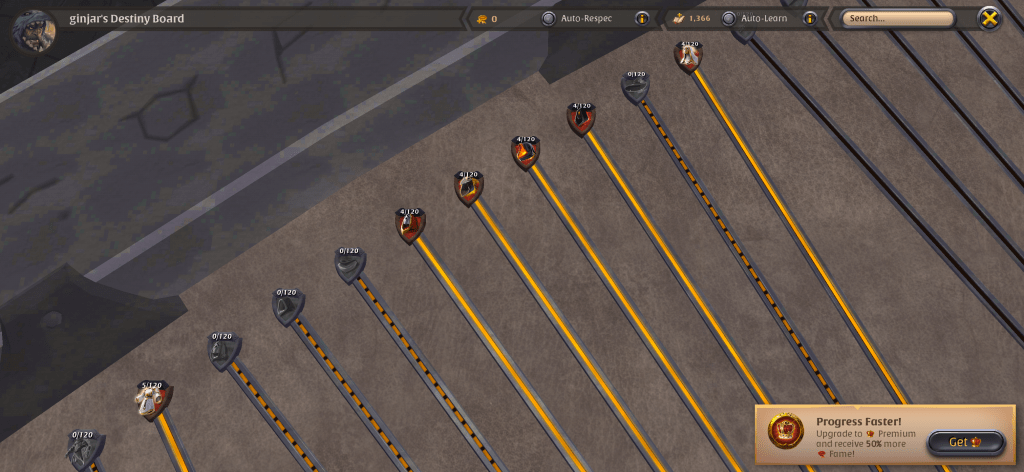Toggle the Auto-Respec option
The width and height of the screenshot is (1024, 472).
click(548, 18)
